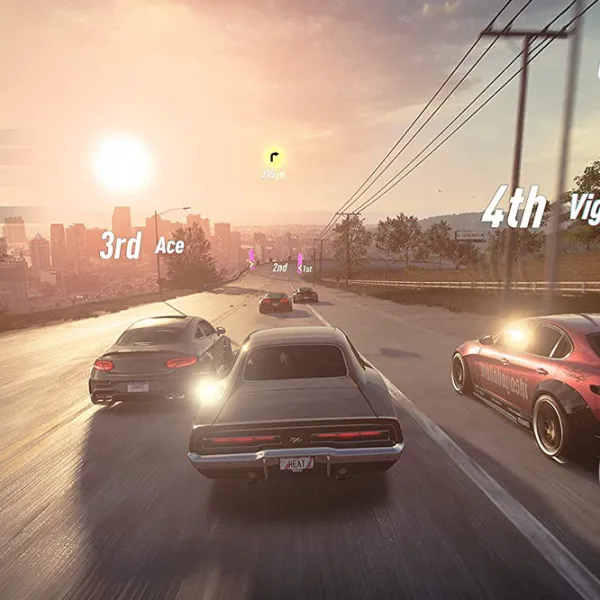Click the 2nd place racer marker

click(x=280, y=267)
